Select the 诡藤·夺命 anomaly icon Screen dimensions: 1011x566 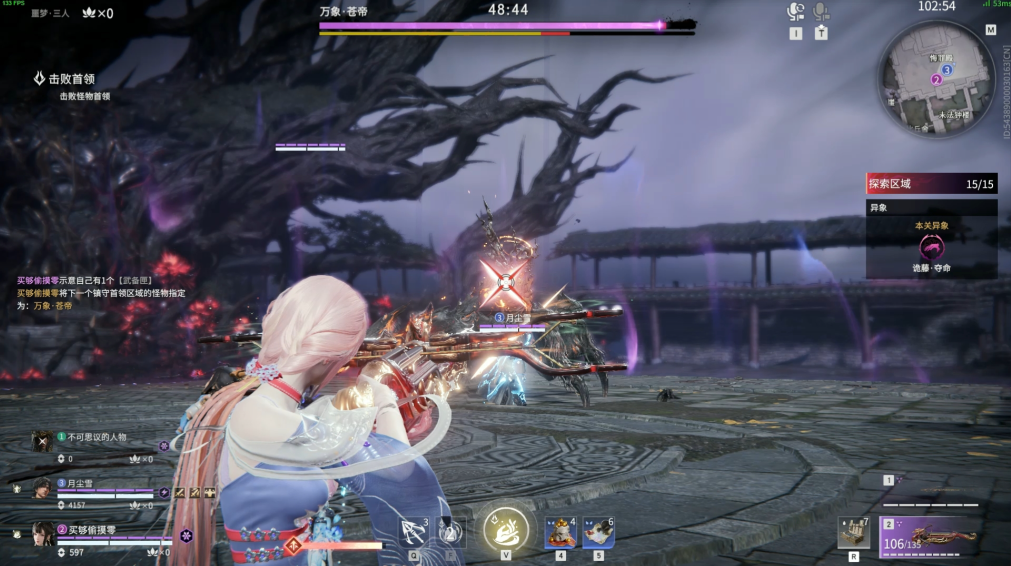coord(931,247)
